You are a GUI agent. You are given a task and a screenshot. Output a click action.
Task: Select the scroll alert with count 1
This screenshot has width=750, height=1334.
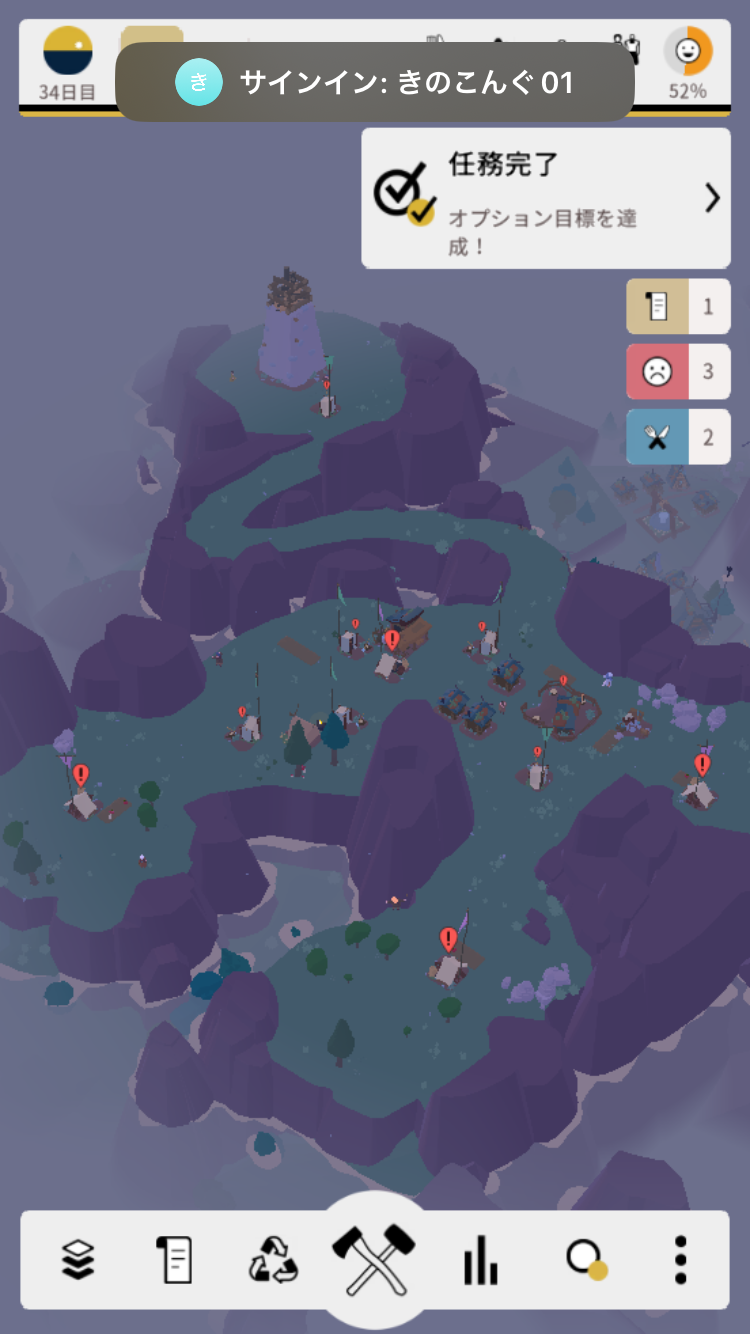click(678, 306)
